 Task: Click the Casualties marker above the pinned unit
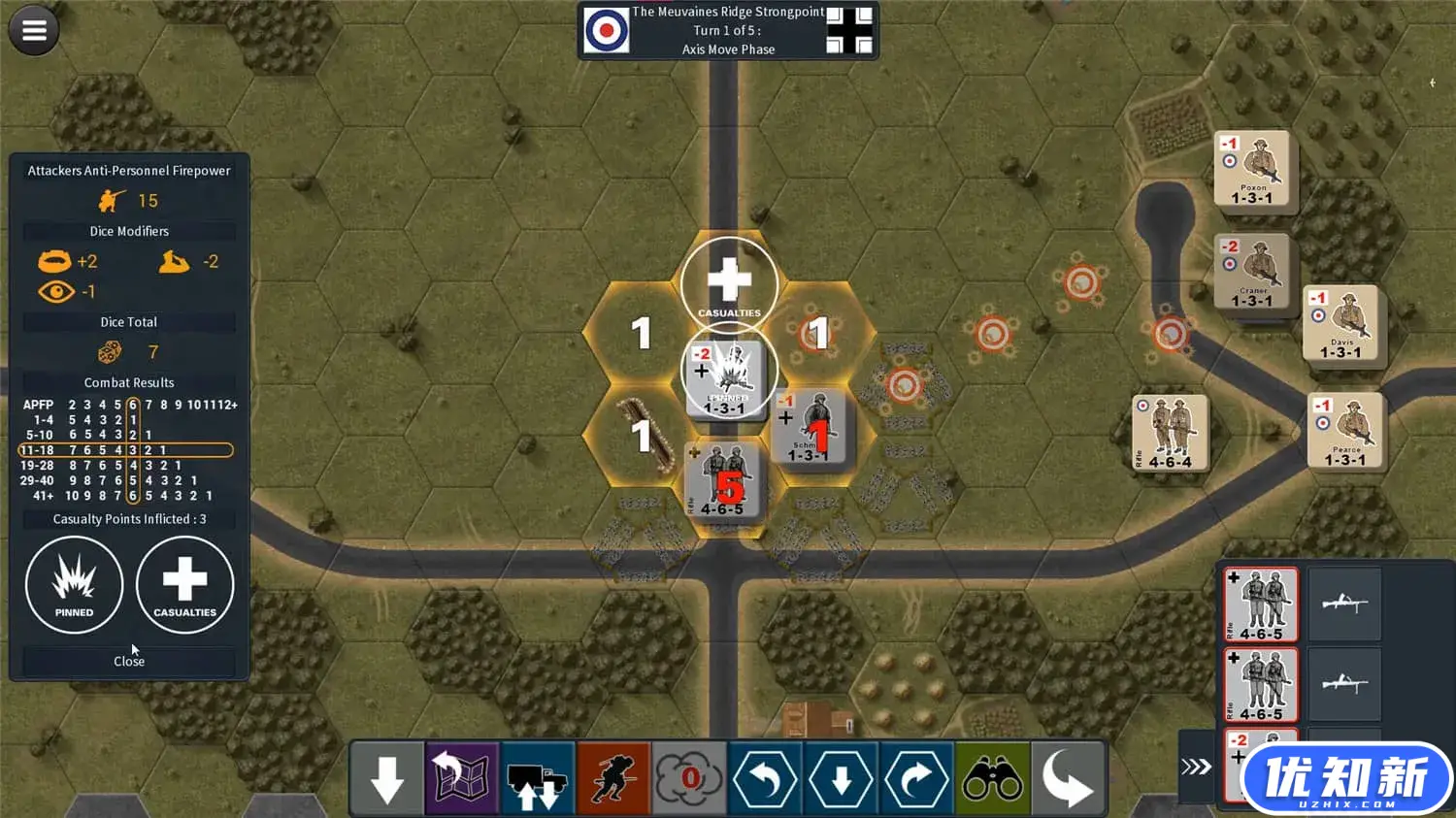[x=729, y=283]
